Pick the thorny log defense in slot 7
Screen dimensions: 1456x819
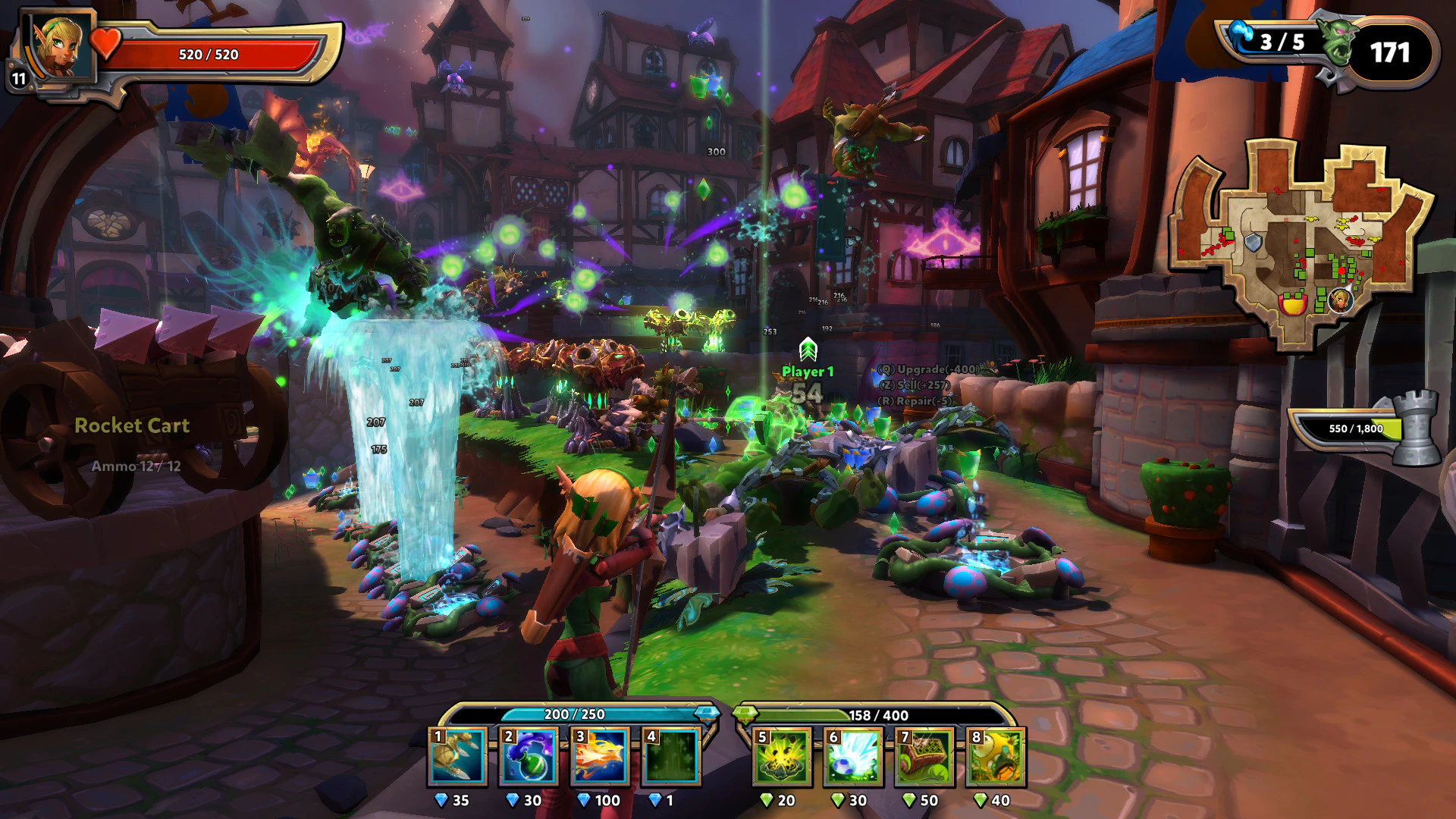click(924, 756)
